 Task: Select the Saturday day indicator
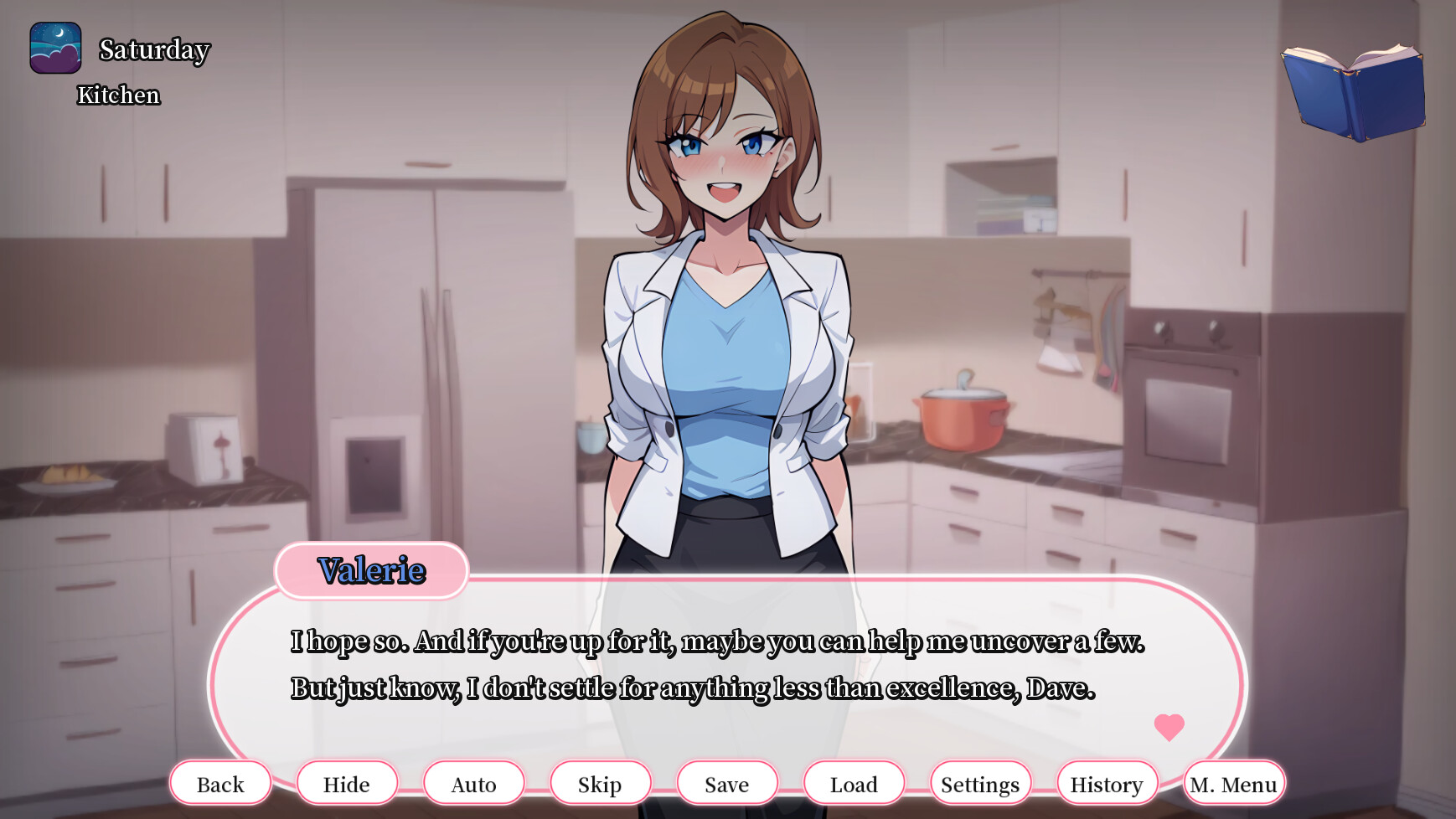(x=153, y=50)
